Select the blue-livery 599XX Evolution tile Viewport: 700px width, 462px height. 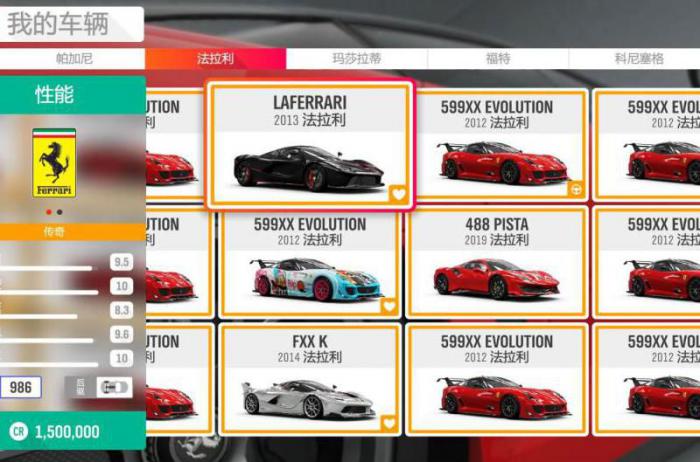point(309,260)
